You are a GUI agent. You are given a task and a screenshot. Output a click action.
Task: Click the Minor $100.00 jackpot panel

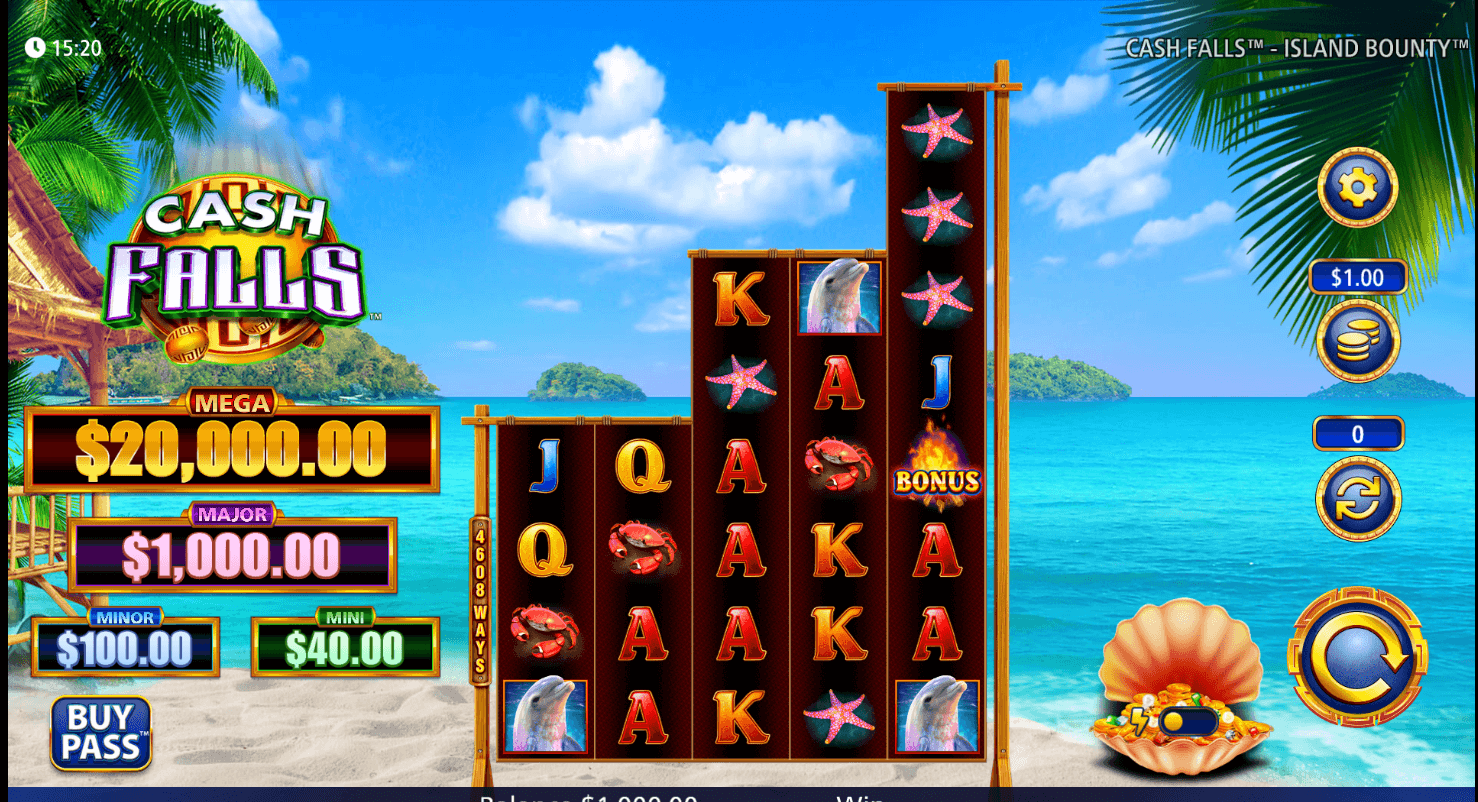coord(125,645)
